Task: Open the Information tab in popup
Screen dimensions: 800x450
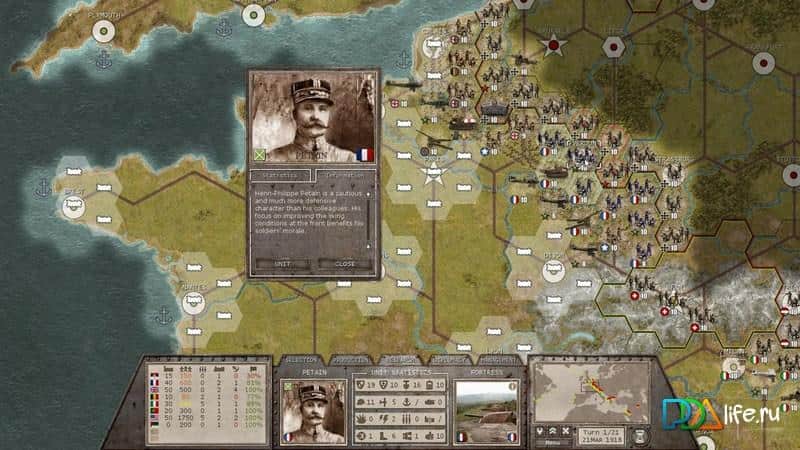Action: (x=344, y=174)
